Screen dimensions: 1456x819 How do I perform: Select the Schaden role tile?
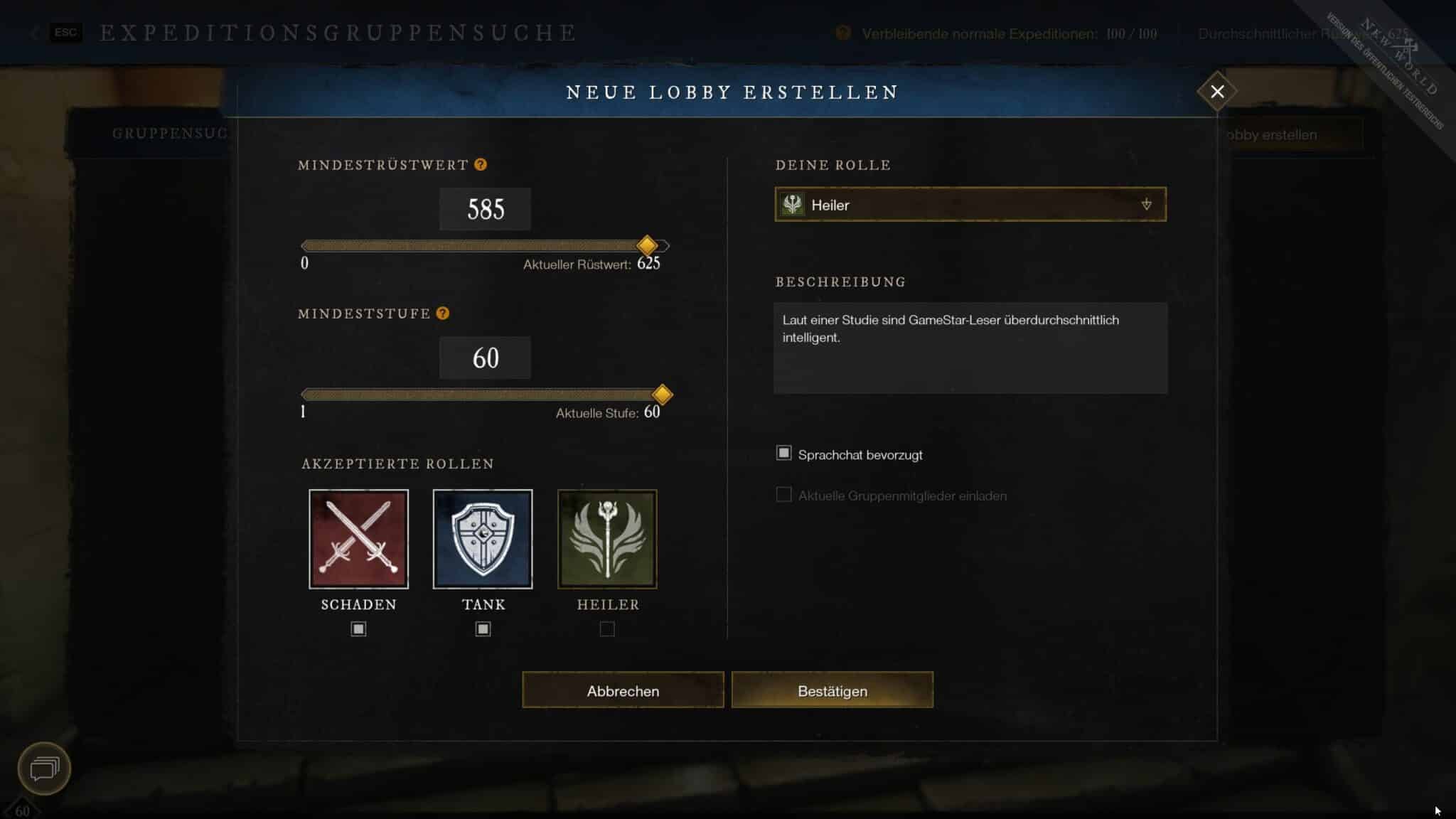pos(359,539)
